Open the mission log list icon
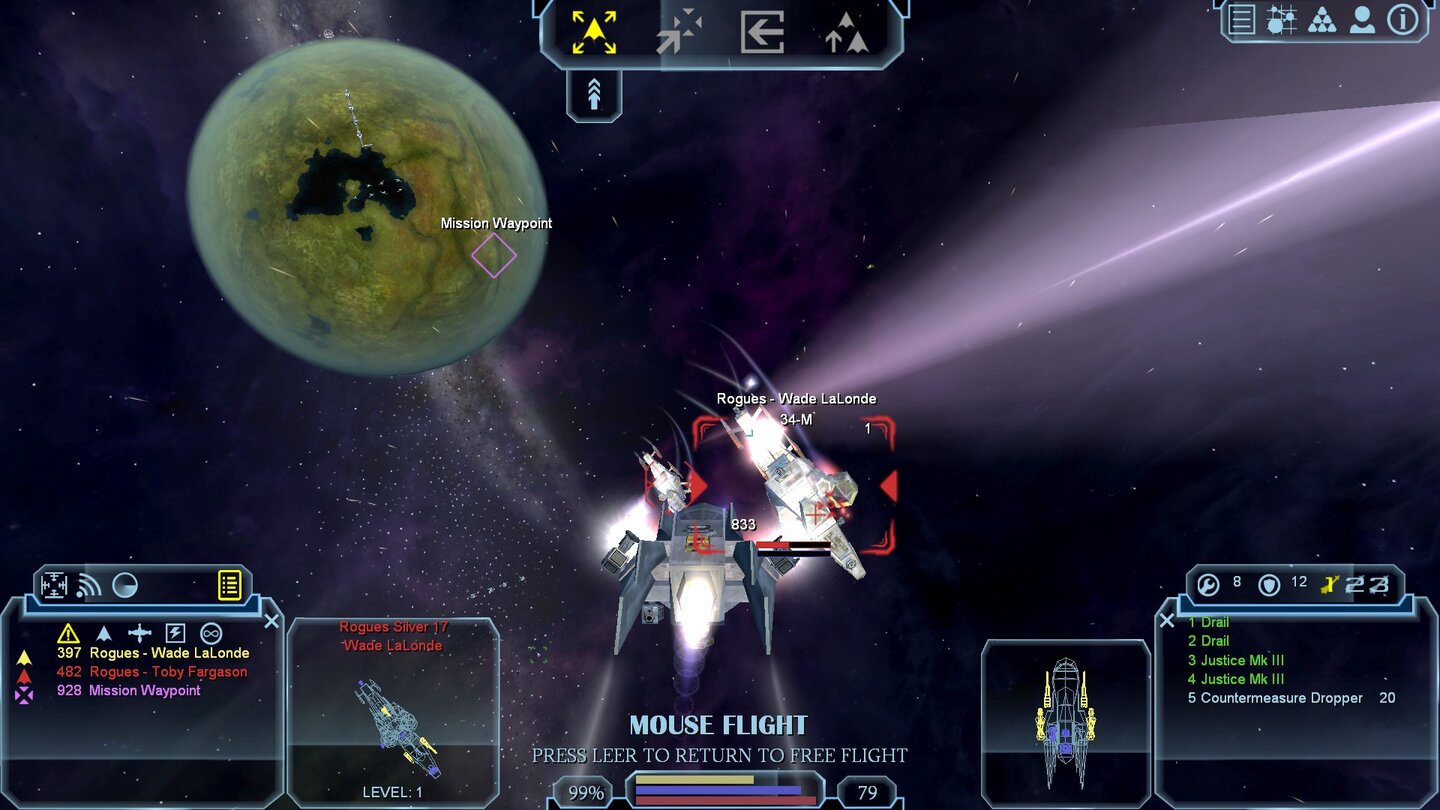The image size is (1440, 810). tap(1242, 20)
